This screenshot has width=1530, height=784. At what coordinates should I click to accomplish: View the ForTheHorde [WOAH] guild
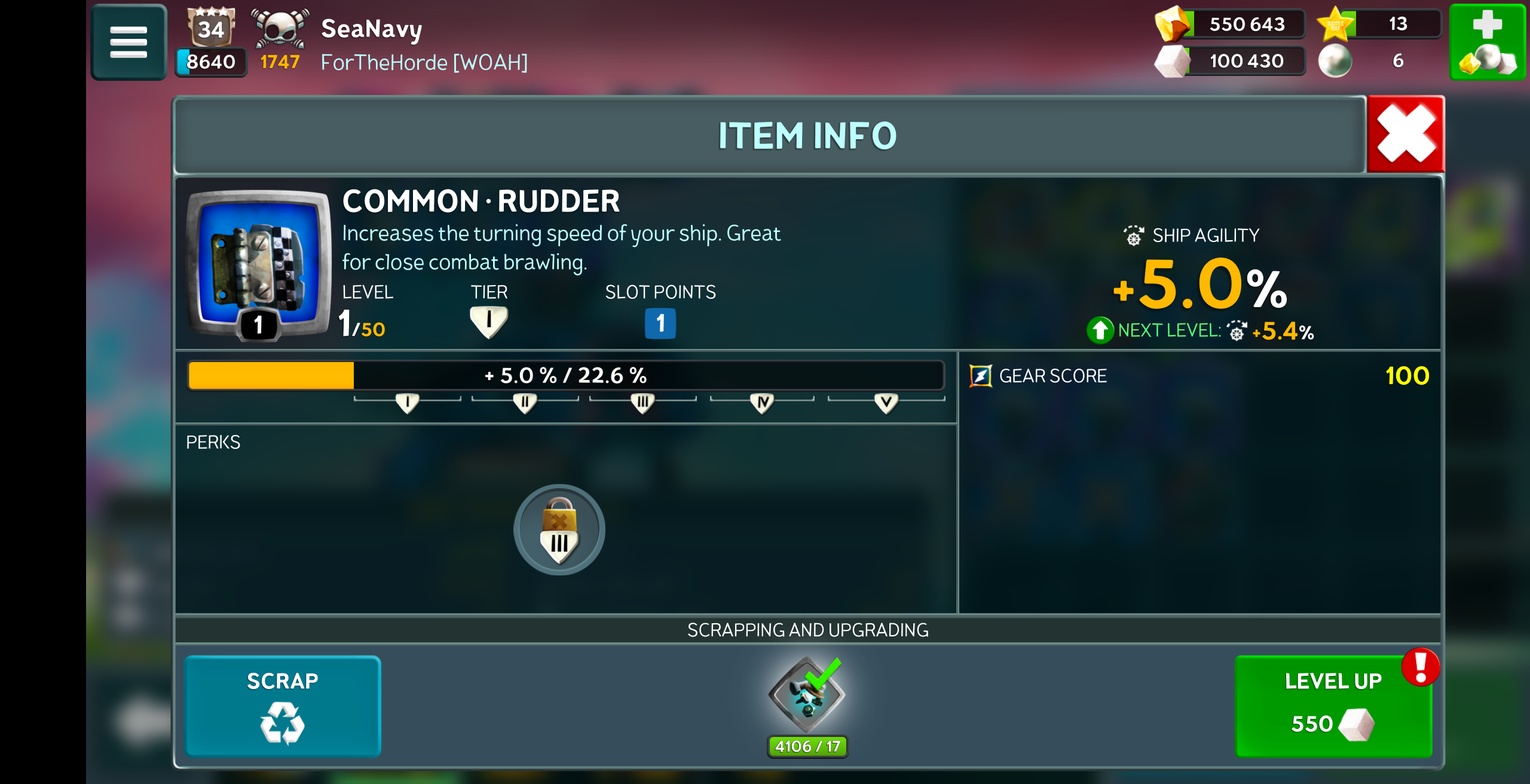click(424, 62)
